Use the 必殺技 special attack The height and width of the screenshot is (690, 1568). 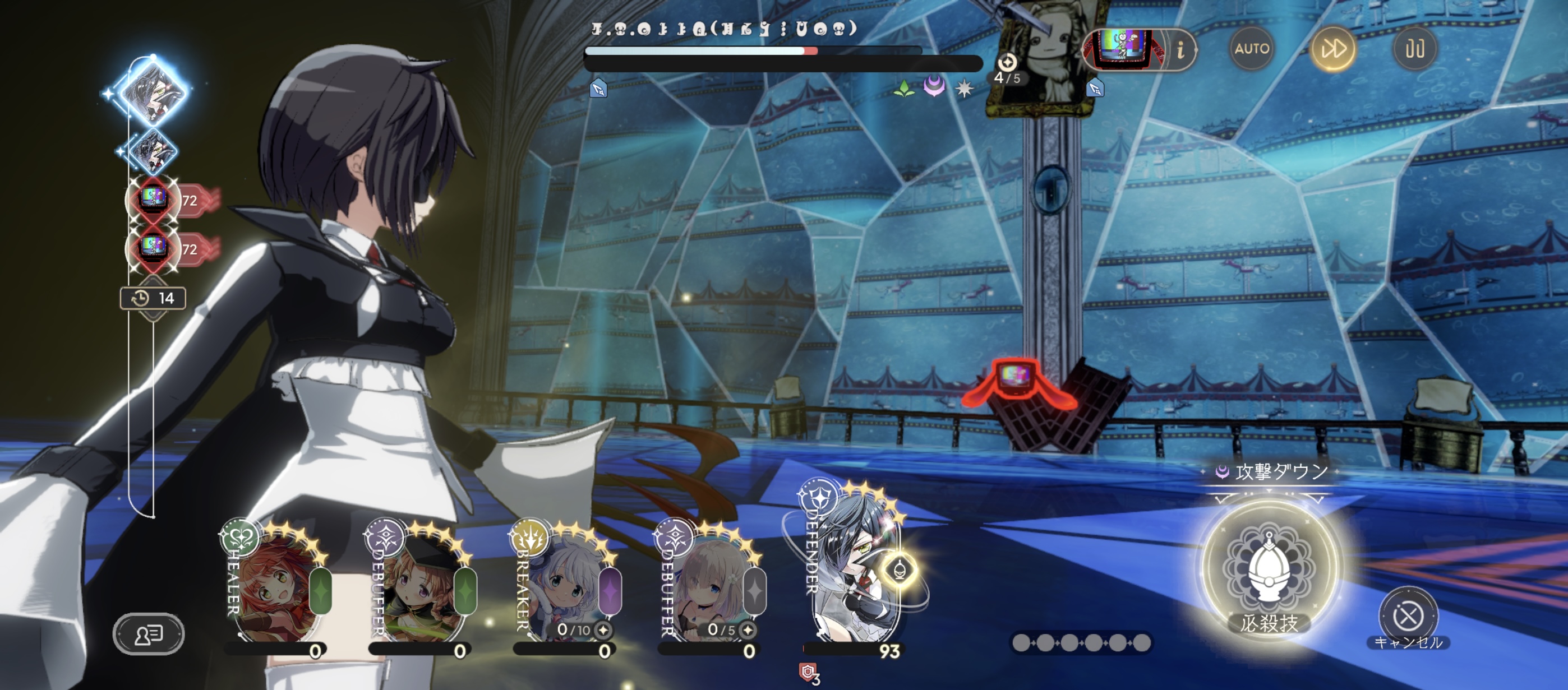tap(1269, 569)
